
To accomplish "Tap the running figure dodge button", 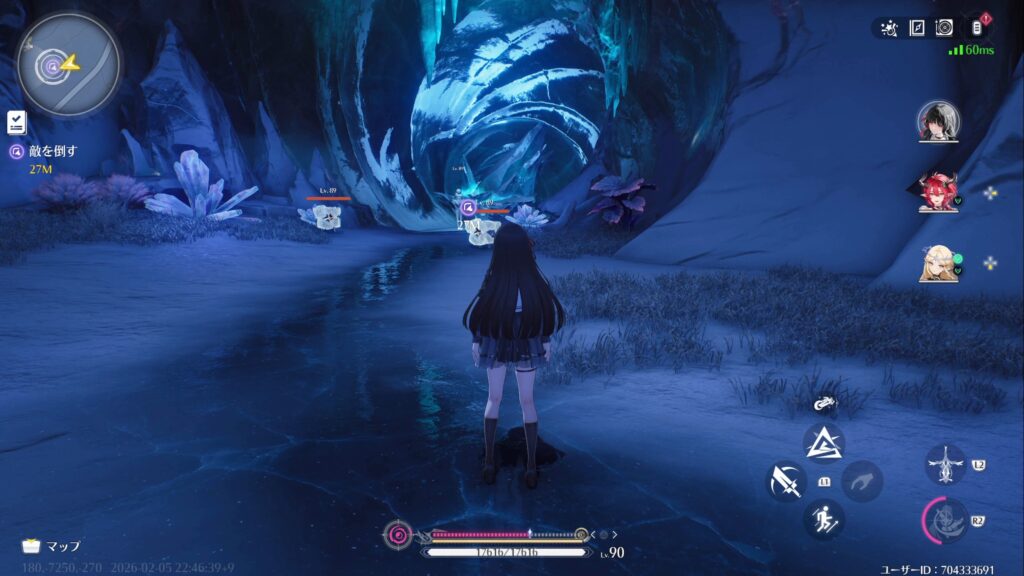I will [x=824, y=519].
